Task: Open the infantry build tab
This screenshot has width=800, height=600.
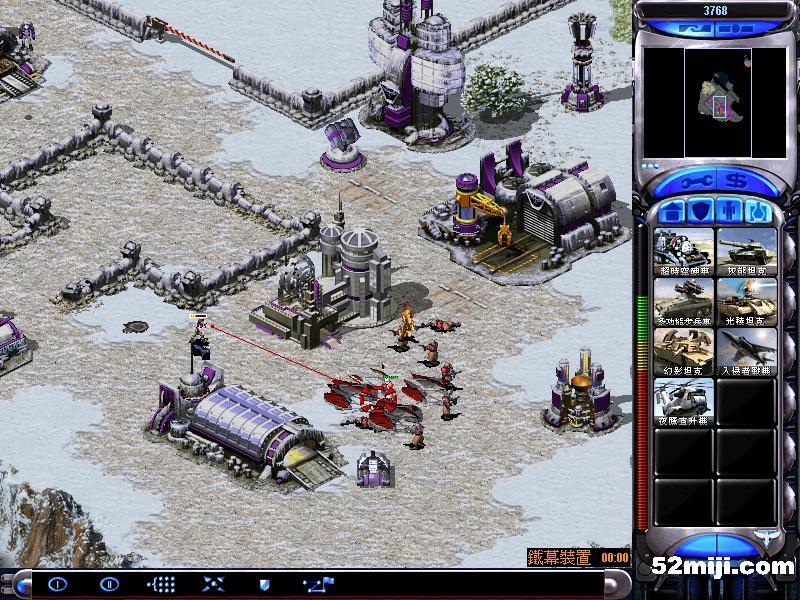Action: (730, 212)
